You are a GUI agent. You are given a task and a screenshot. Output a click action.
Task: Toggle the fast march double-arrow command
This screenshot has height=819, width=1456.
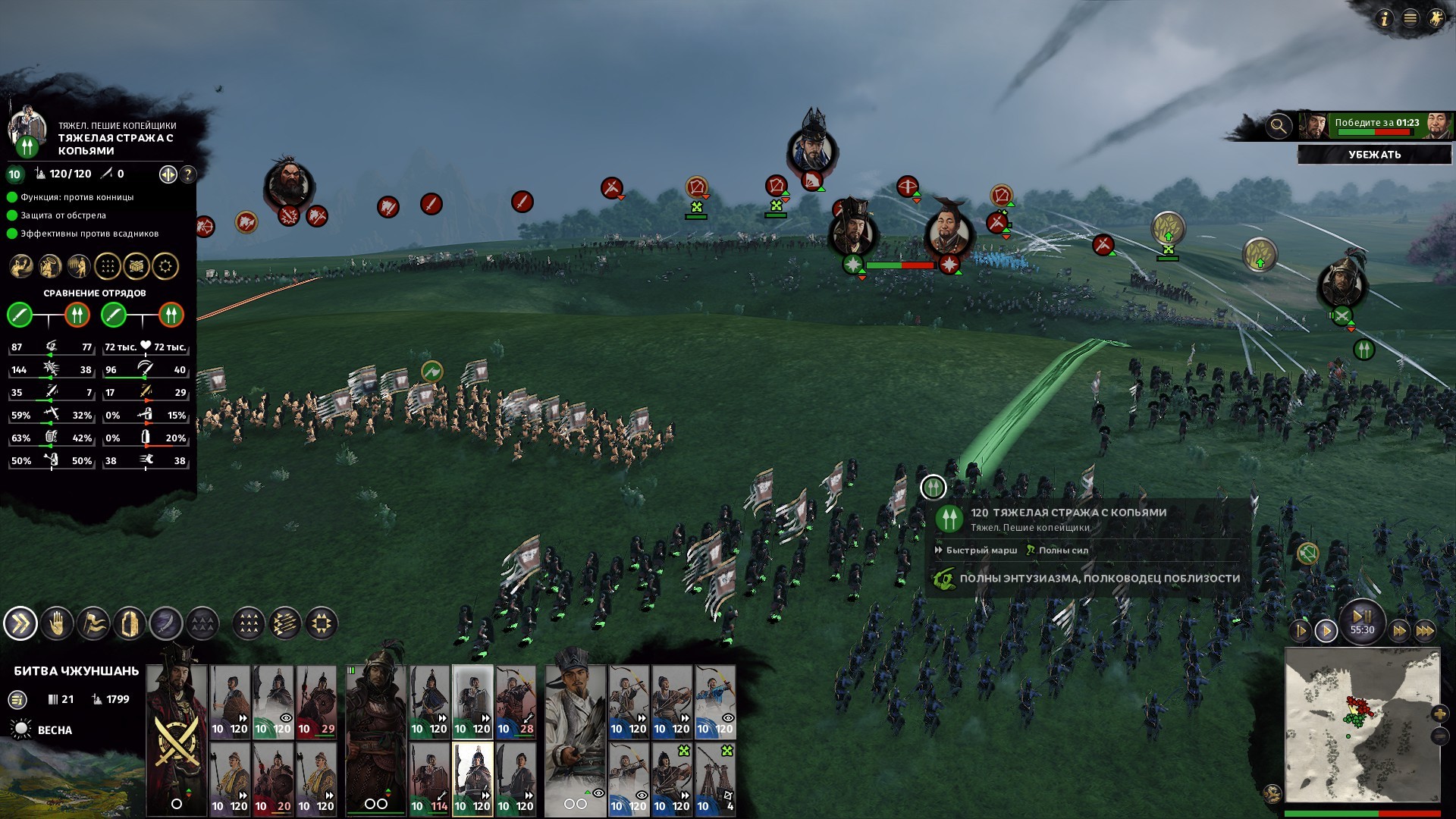coord(20,624)
